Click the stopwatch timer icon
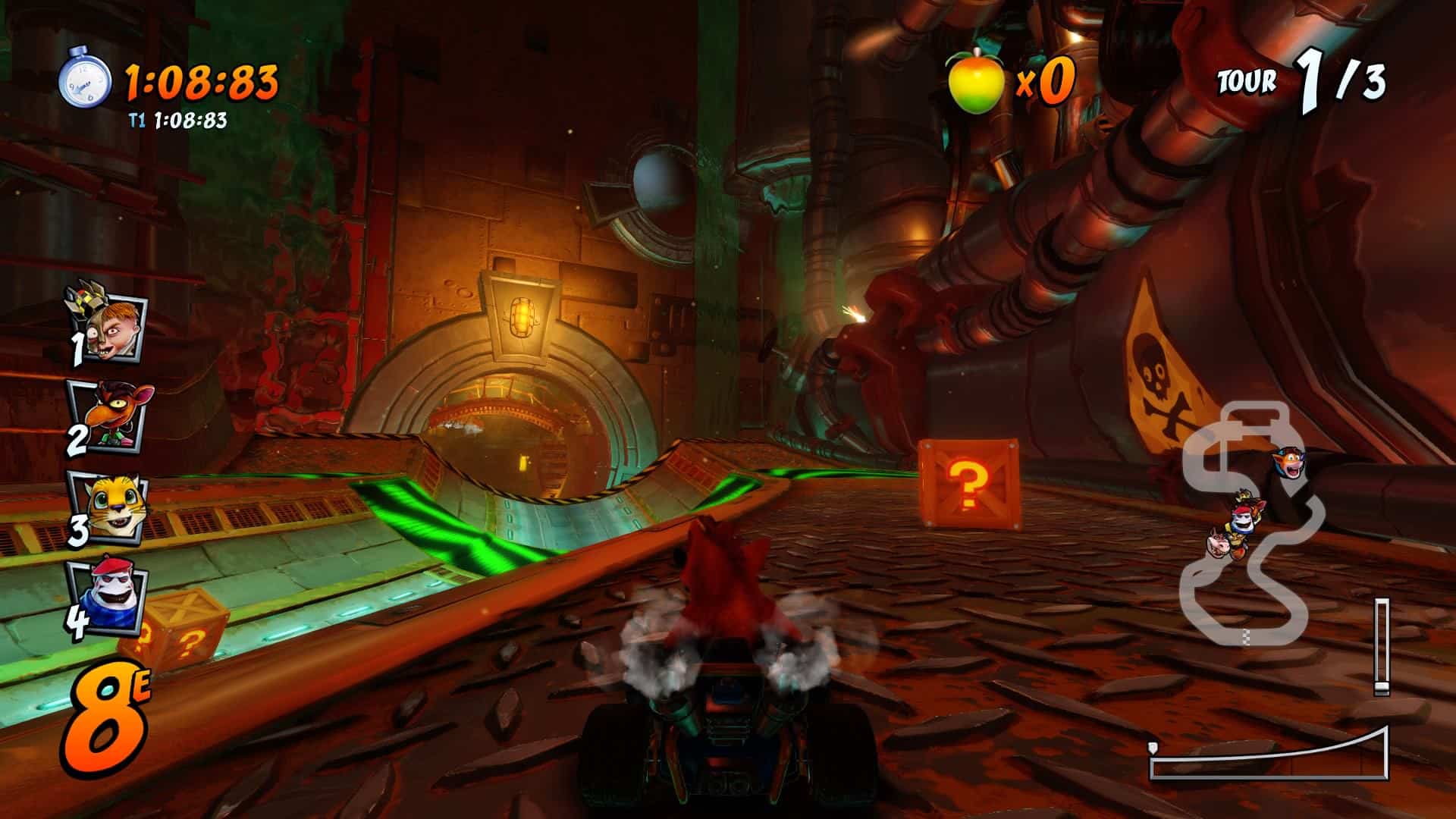Image resolution: width=1456 pixels, height=819 pixels. 85,77
